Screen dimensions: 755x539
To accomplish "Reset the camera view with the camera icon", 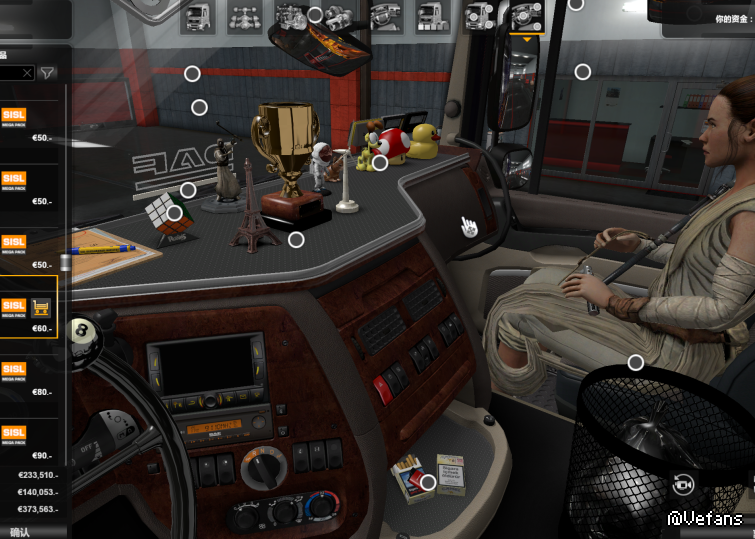I will tap(684, 484).
